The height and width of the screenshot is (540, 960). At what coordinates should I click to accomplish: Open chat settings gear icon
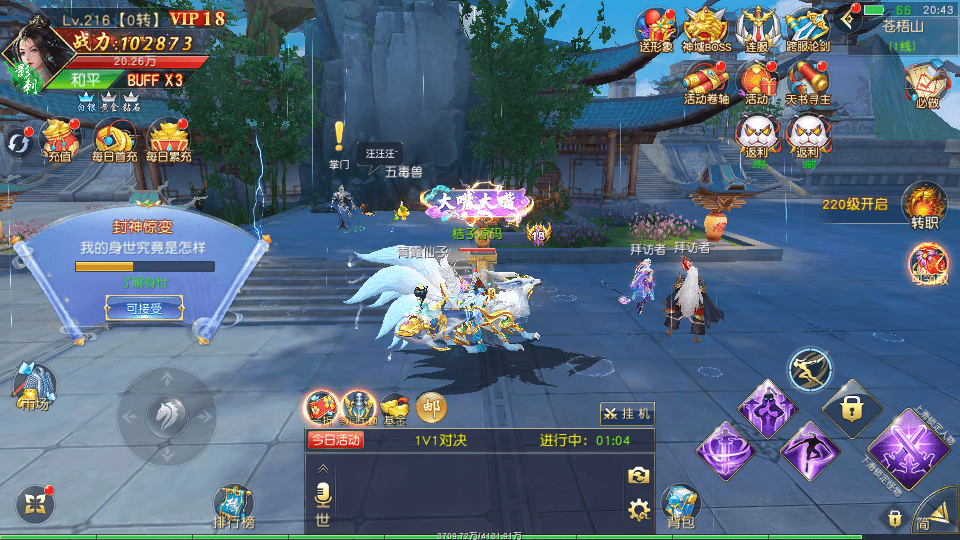pos(638,510)
